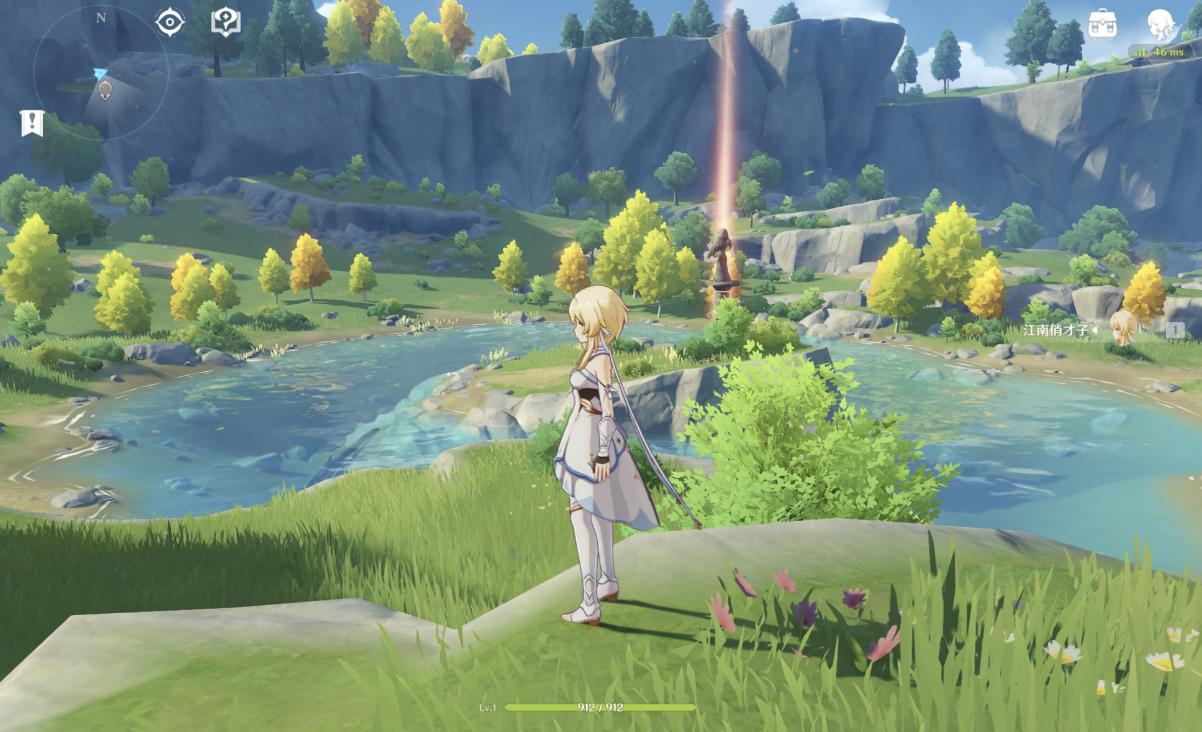This screenshot has height=732, width=1202.
Task: Open the white-haired character menu icon
Action: coord(1160,22)
